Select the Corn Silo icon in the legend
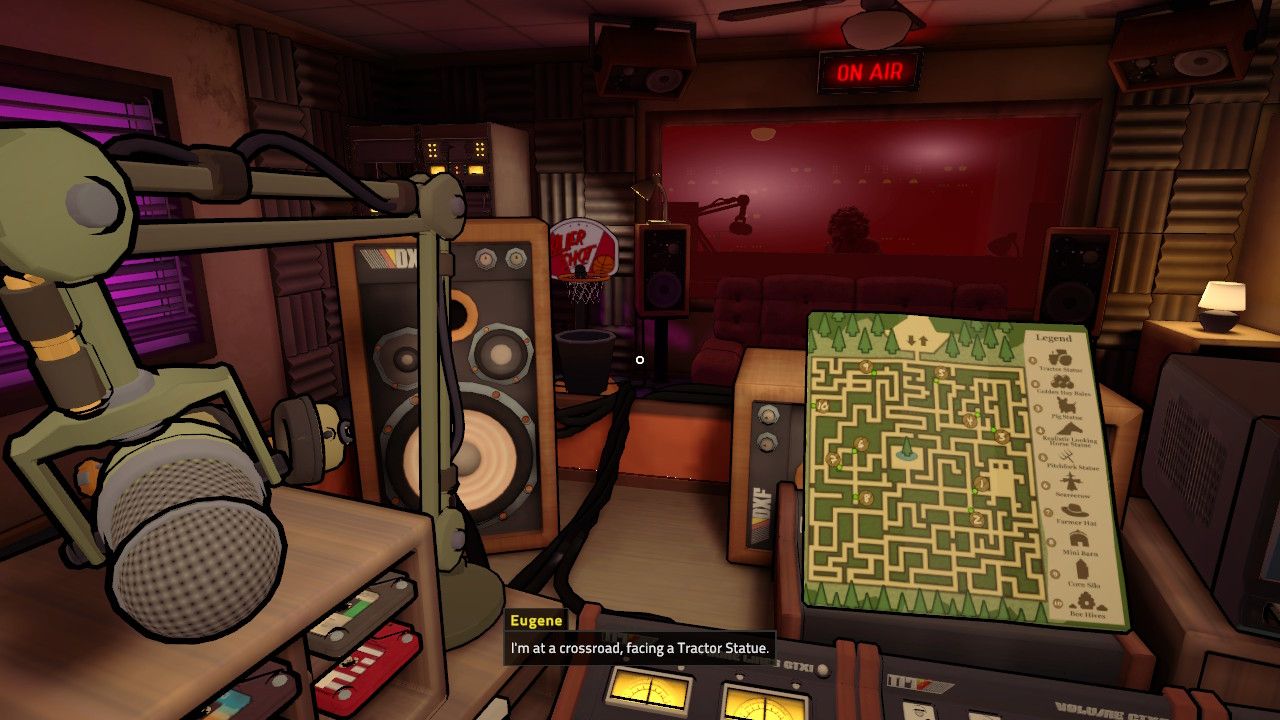1280x720 pixels. (x=1082, y=567)
